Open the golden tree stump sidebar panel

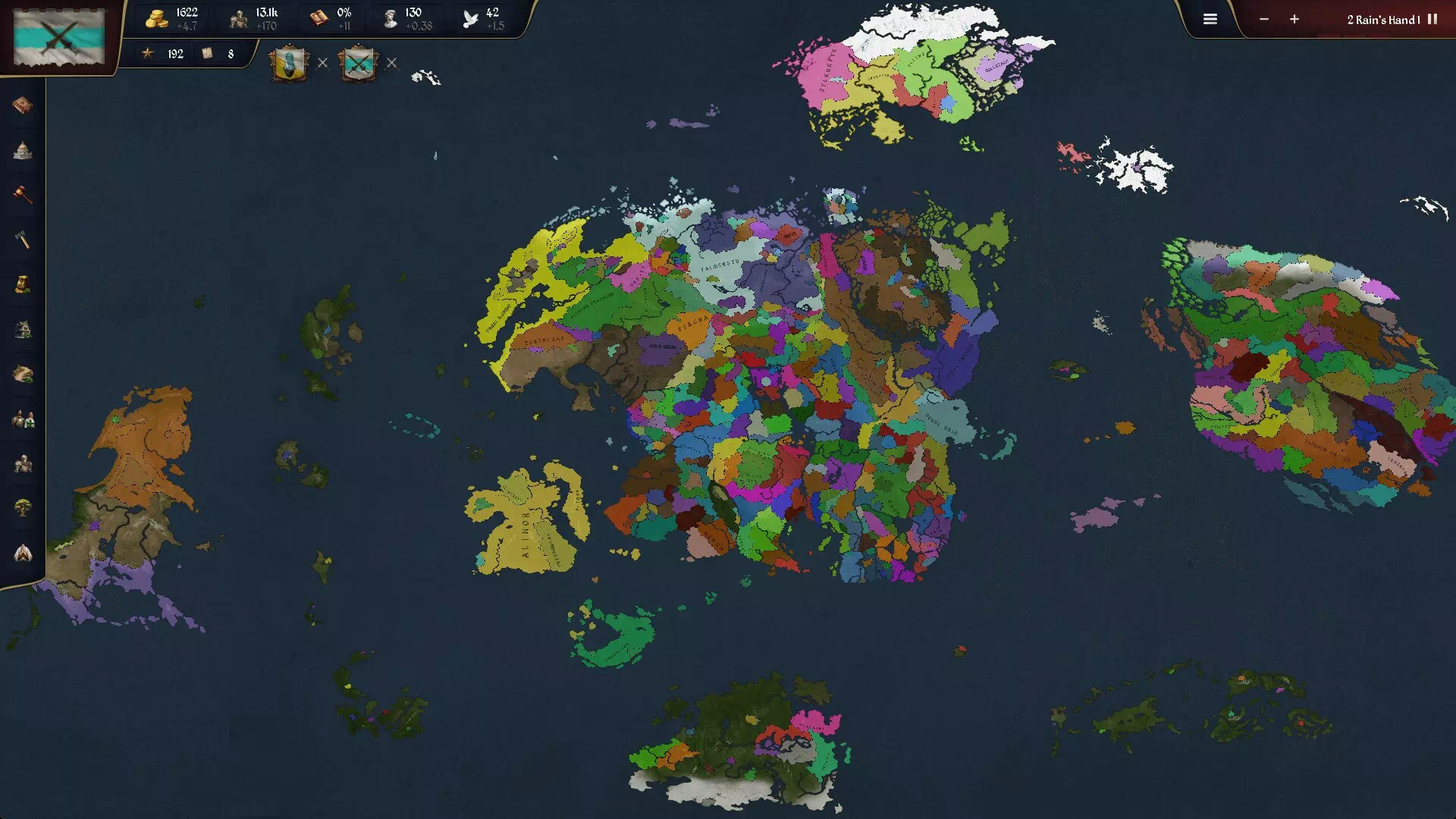tap(23, 284)
